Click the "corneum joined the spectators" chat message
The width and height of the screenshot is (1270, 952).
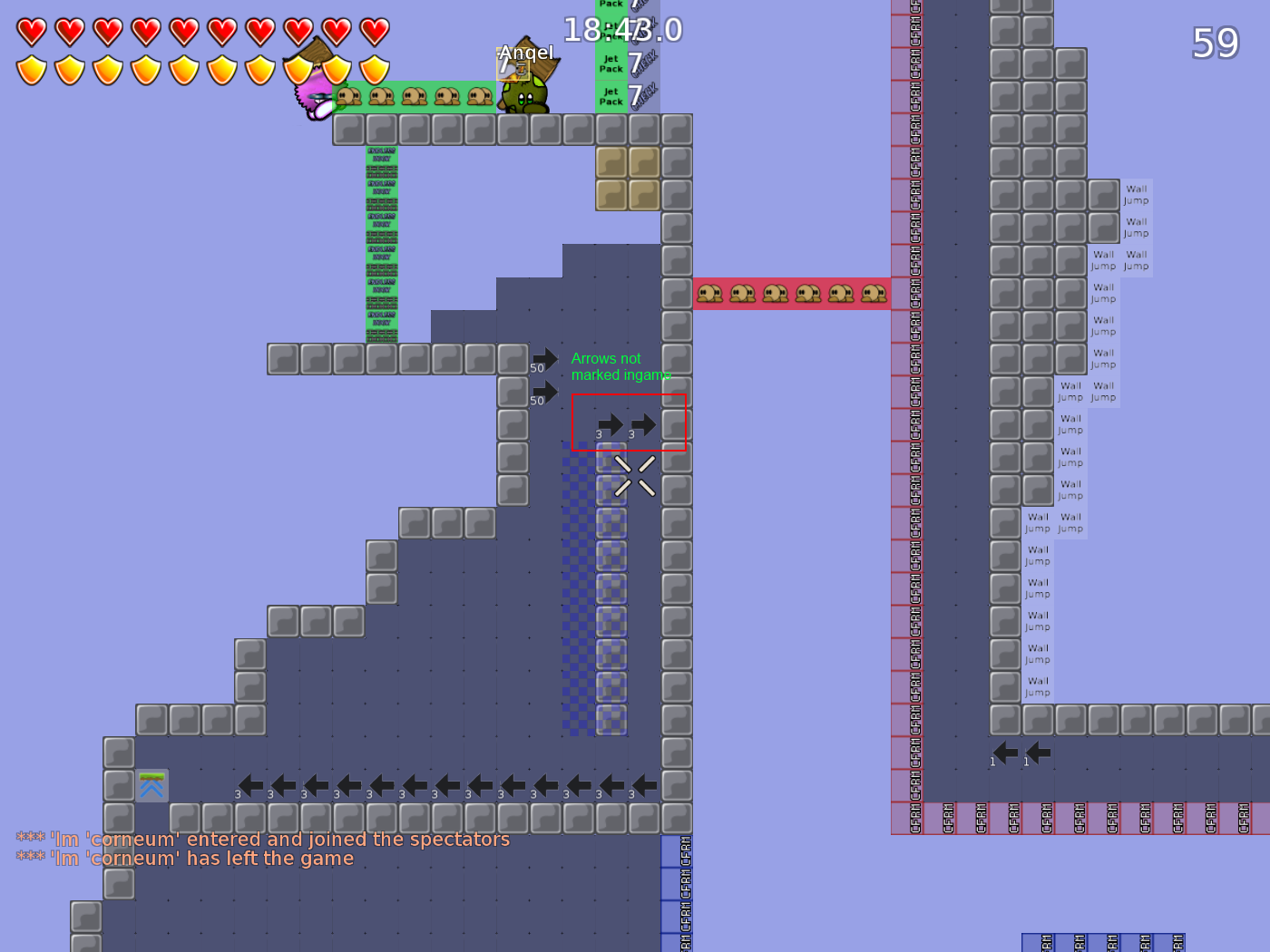pyautogui.click(x=263, y=839)
